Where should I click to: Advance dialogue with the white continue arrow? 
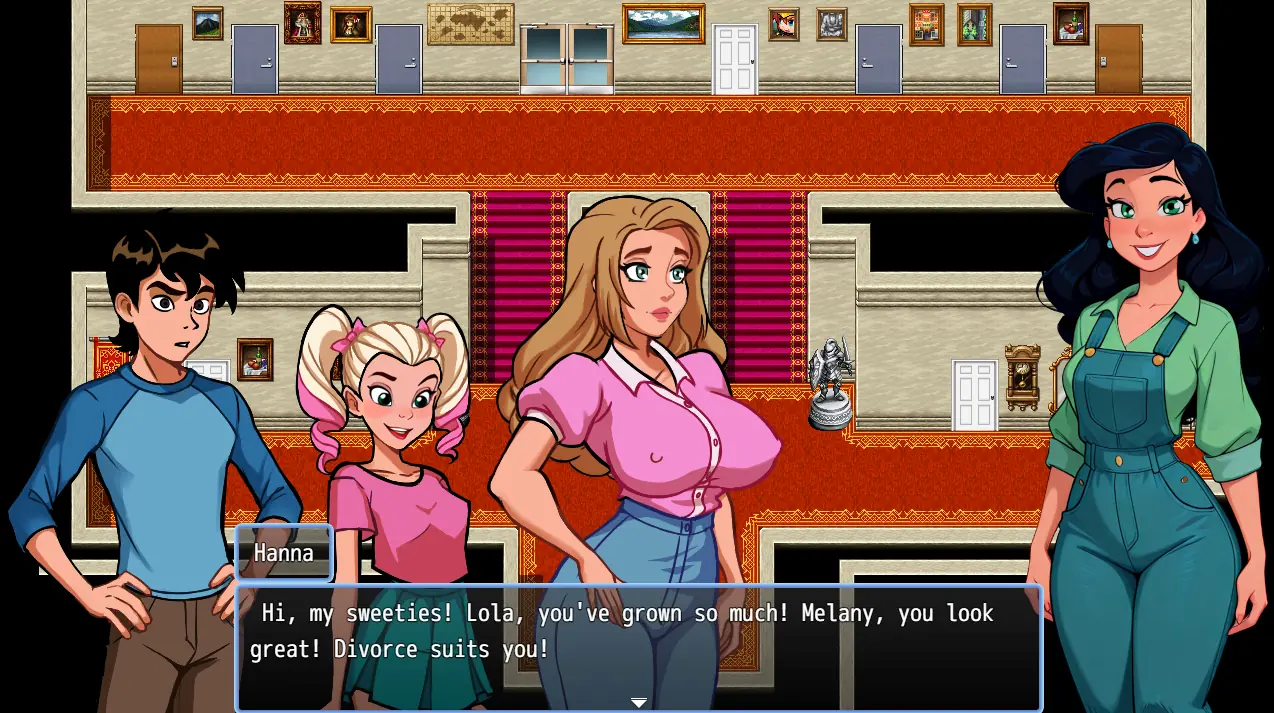click(638, 703)
